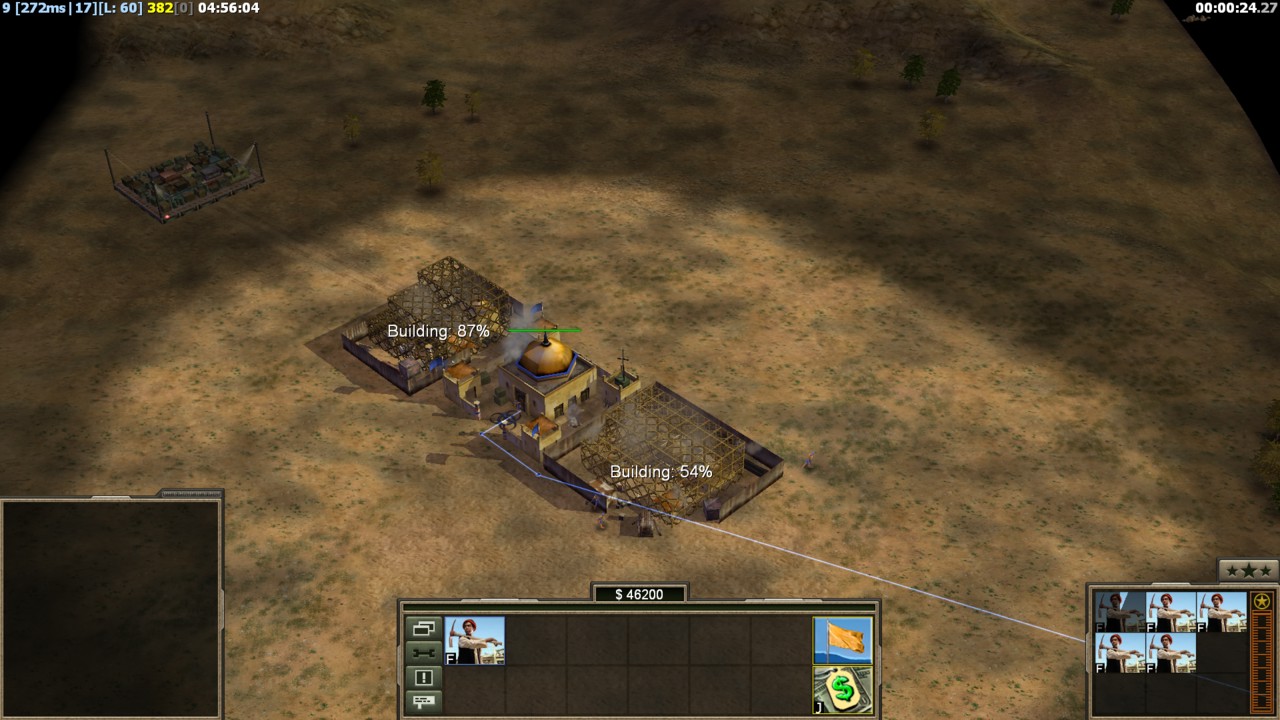Queue a Worker from the build panel
This screenshot has width=1280, height=720.
coord(475,641)
